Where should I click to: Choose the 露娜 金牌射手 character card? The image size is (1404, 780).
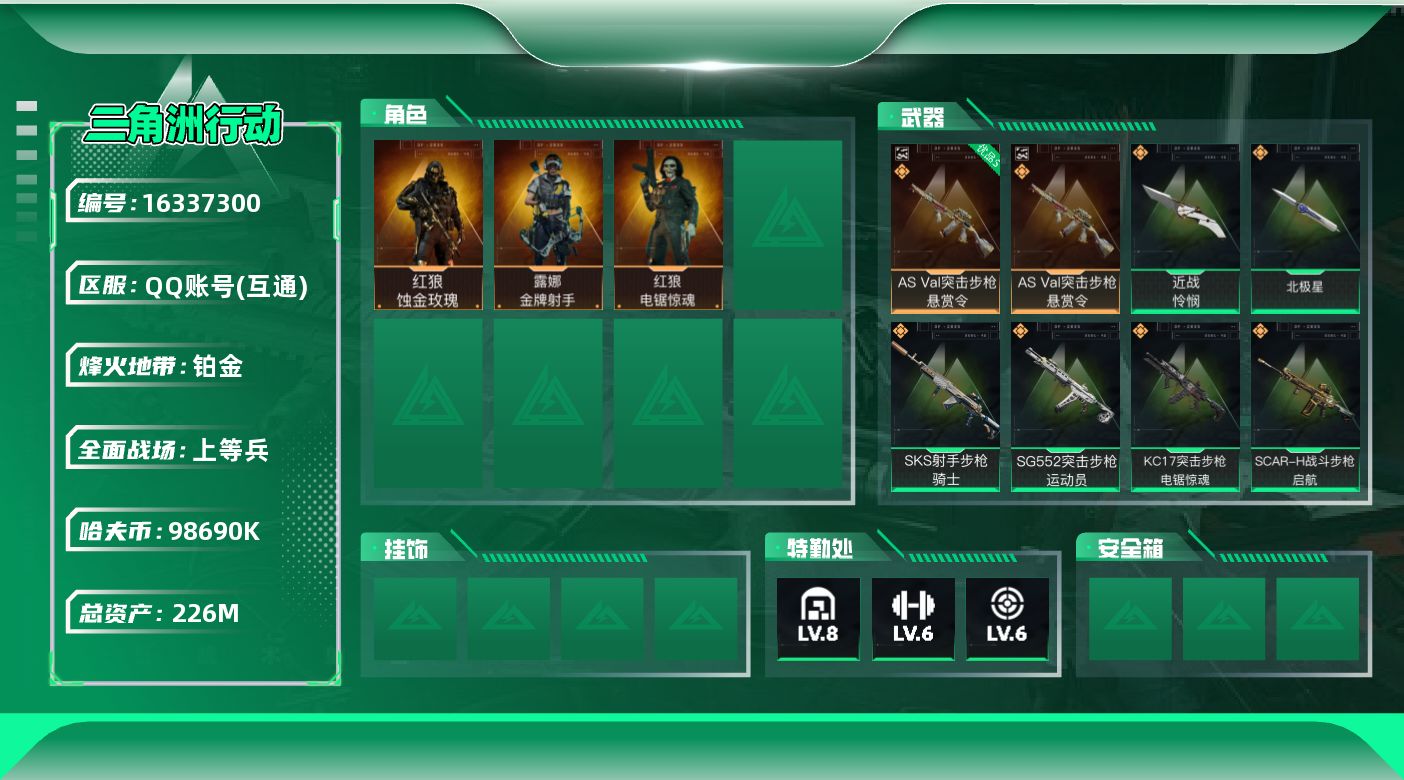[548, 225]
